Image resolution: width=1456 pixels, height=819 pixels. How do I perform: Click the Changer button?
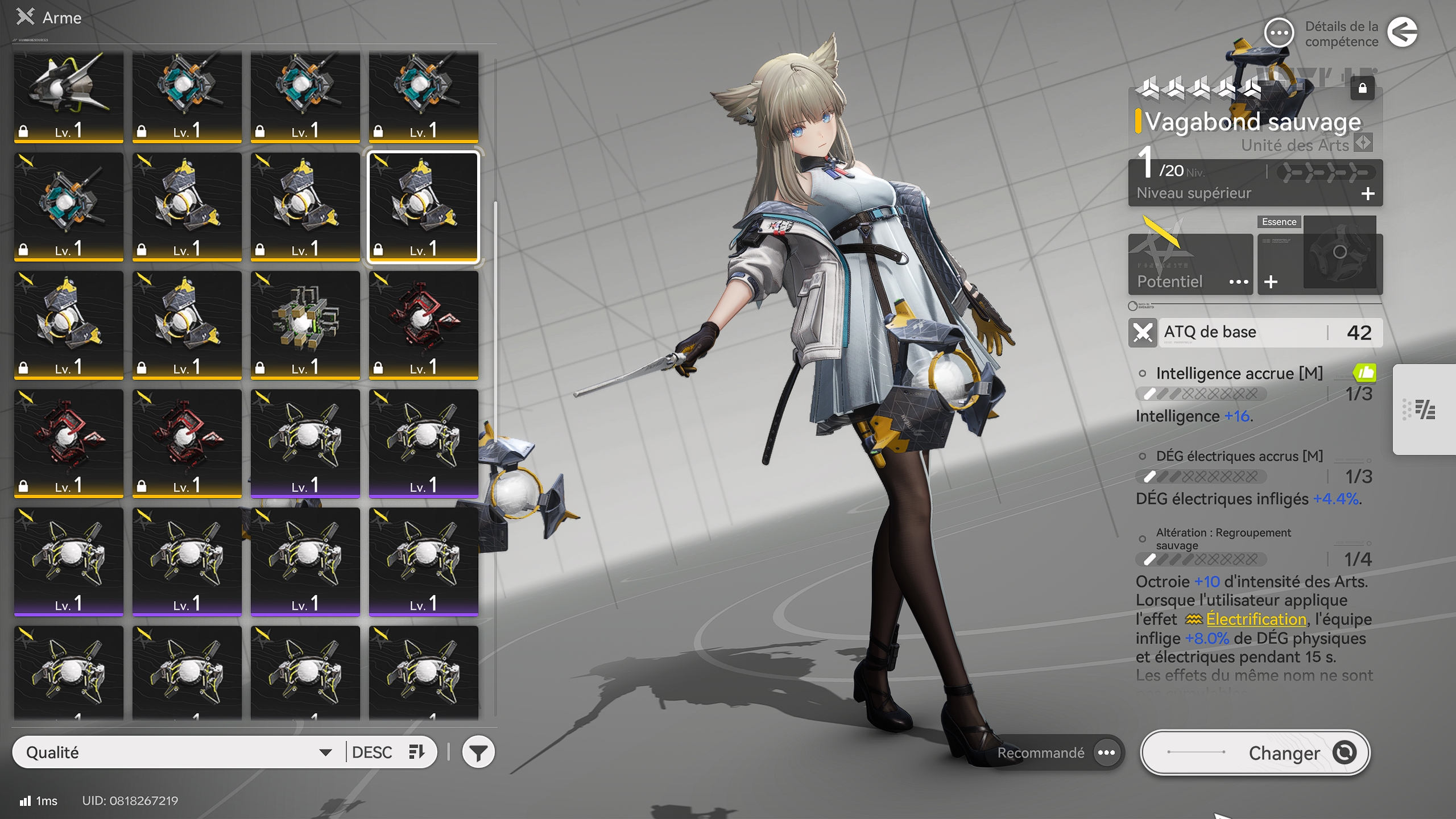pos(1255,752)
